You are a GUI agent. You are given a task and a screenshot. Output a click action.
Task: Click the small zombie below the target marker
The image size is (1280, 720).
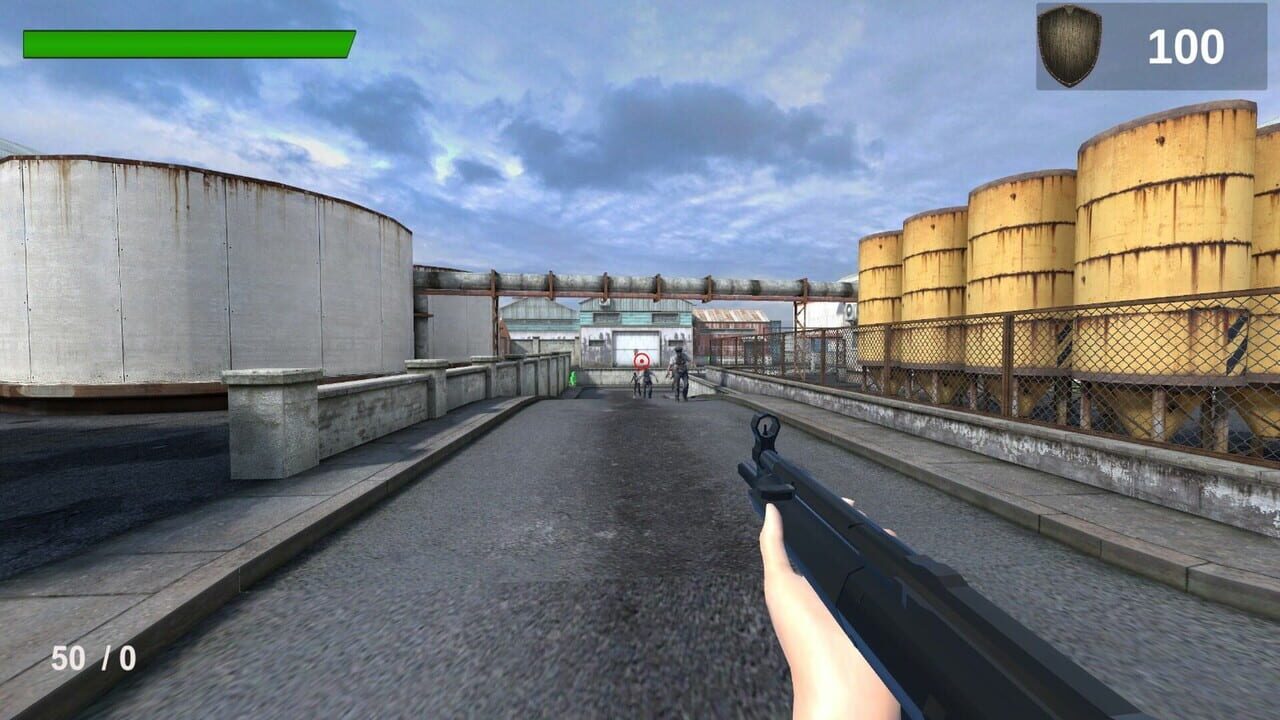coord(636,383)
